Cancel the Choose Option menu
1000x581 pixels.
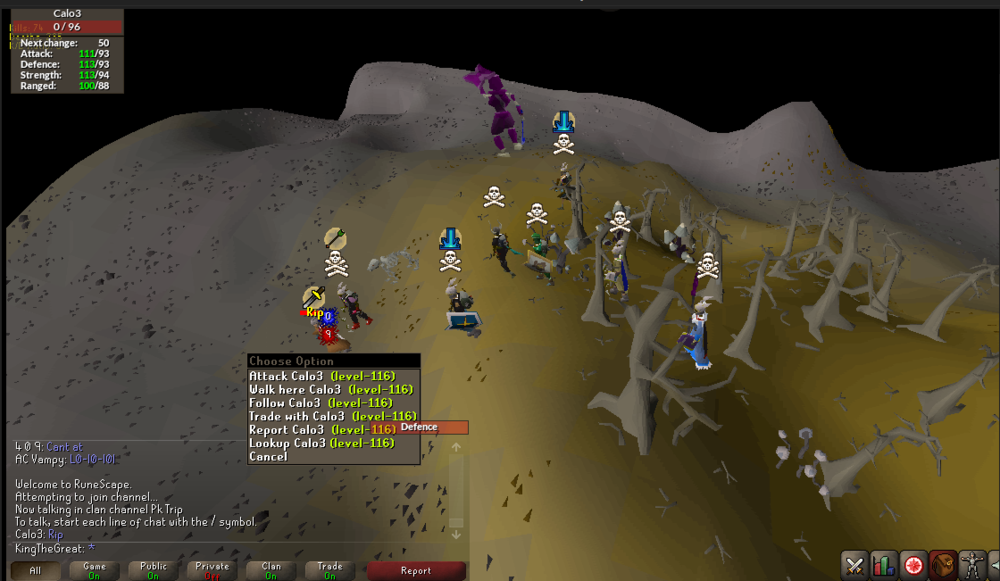point(268,456)
